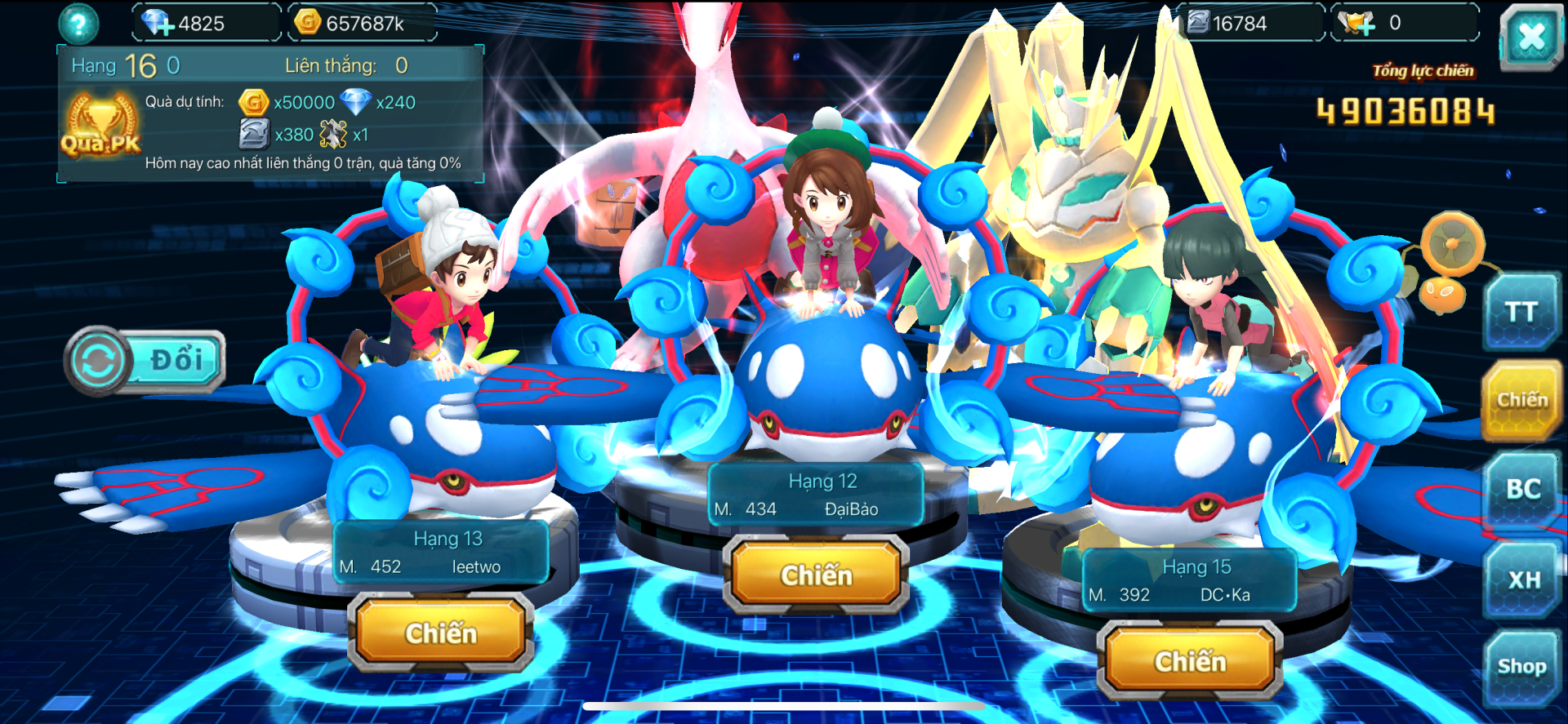Viewport: 1568px width, 724px height.
Task: Add challenge tickets via the crossed-swords counter
Action: click(x=1357, y=23)
